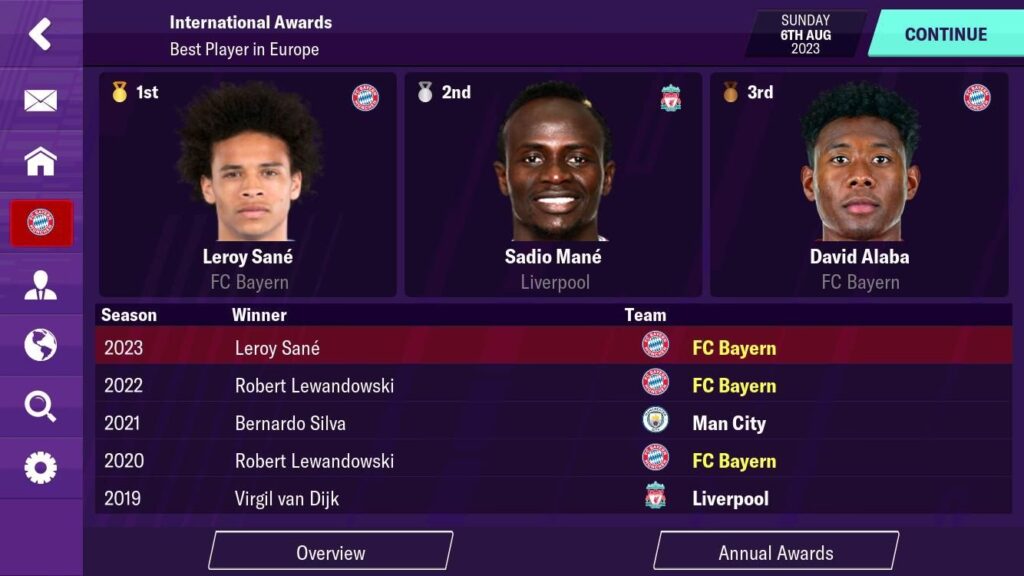Click the date display panel

pos(806,34)
